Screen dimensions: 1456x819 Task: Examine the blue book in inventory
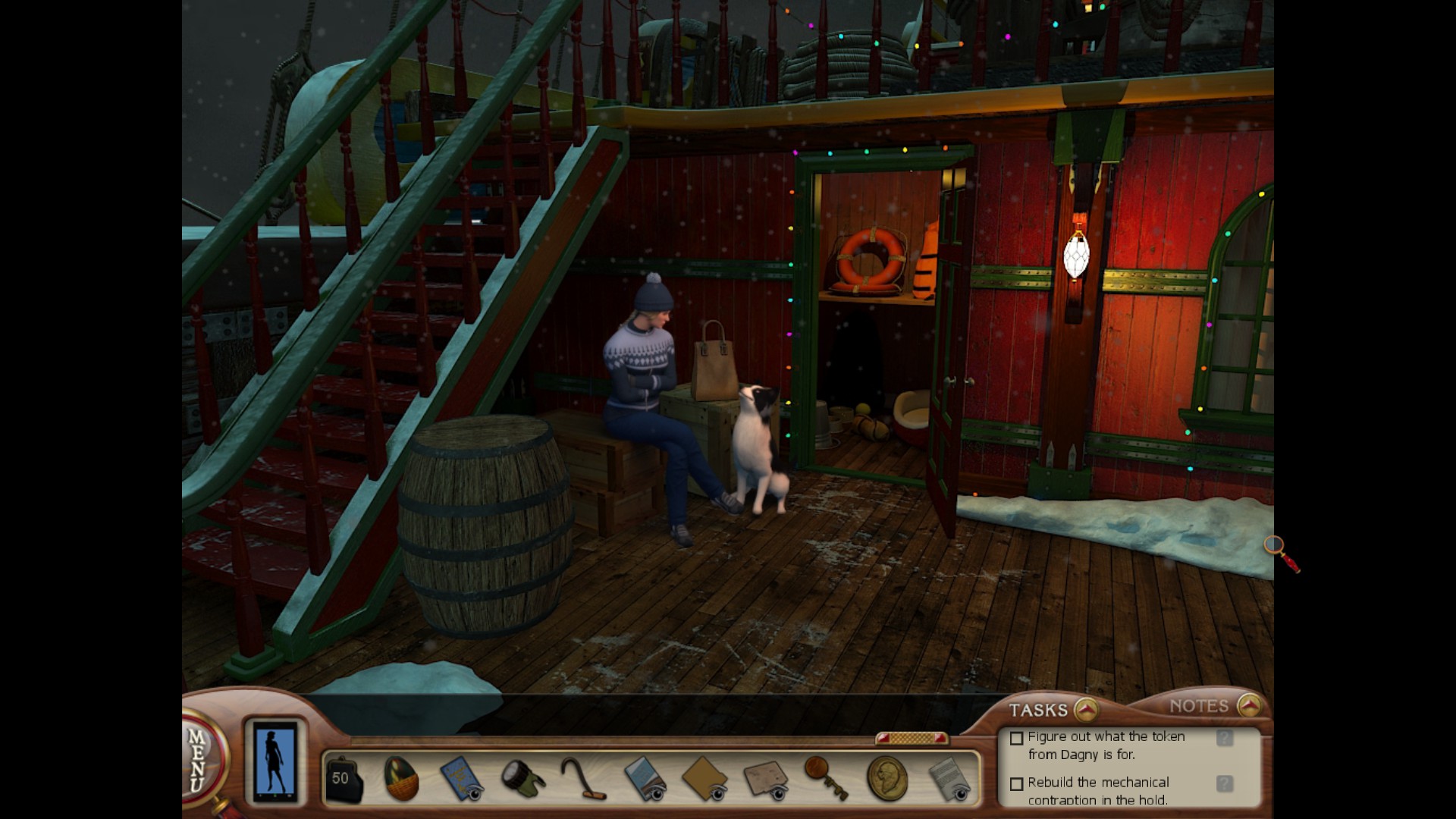[x=461, y=778]
